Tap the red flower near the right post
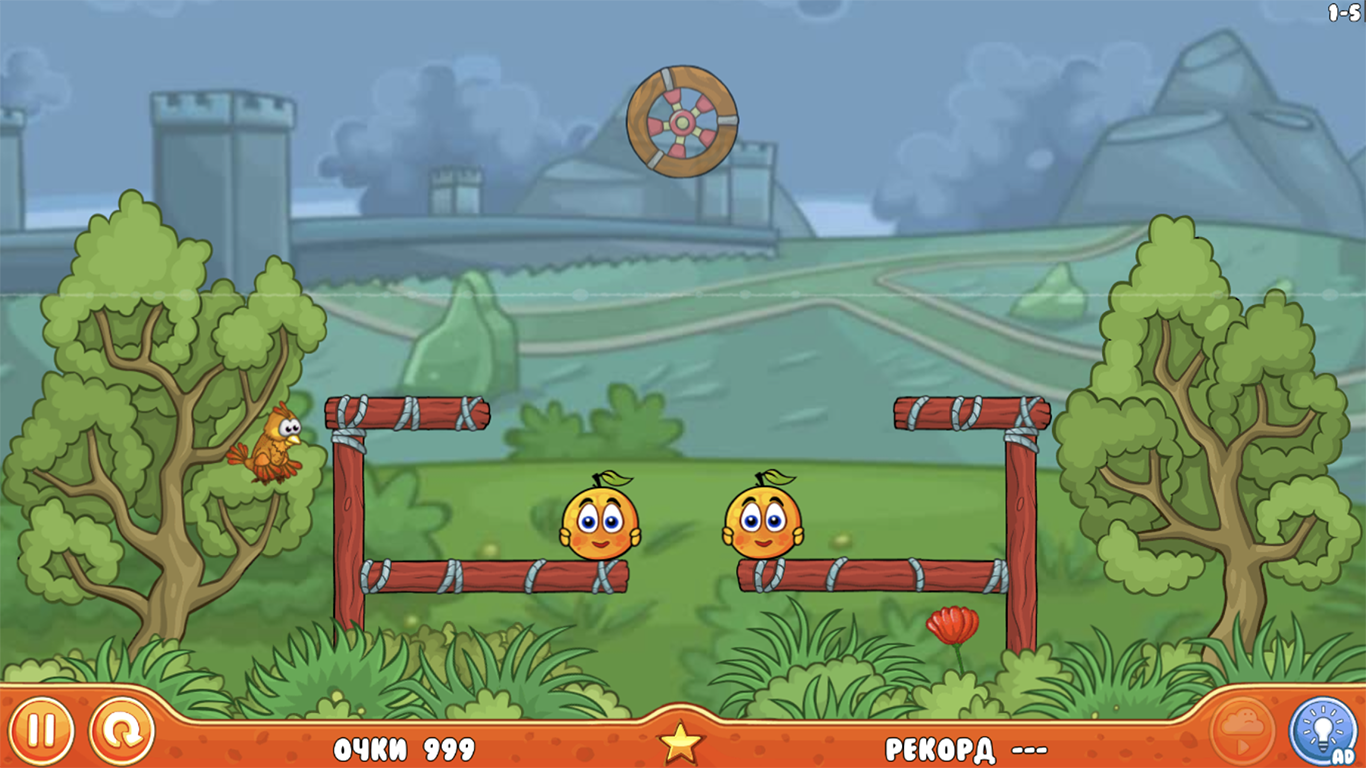1366x768 pixels. click(x=951, y=625)
